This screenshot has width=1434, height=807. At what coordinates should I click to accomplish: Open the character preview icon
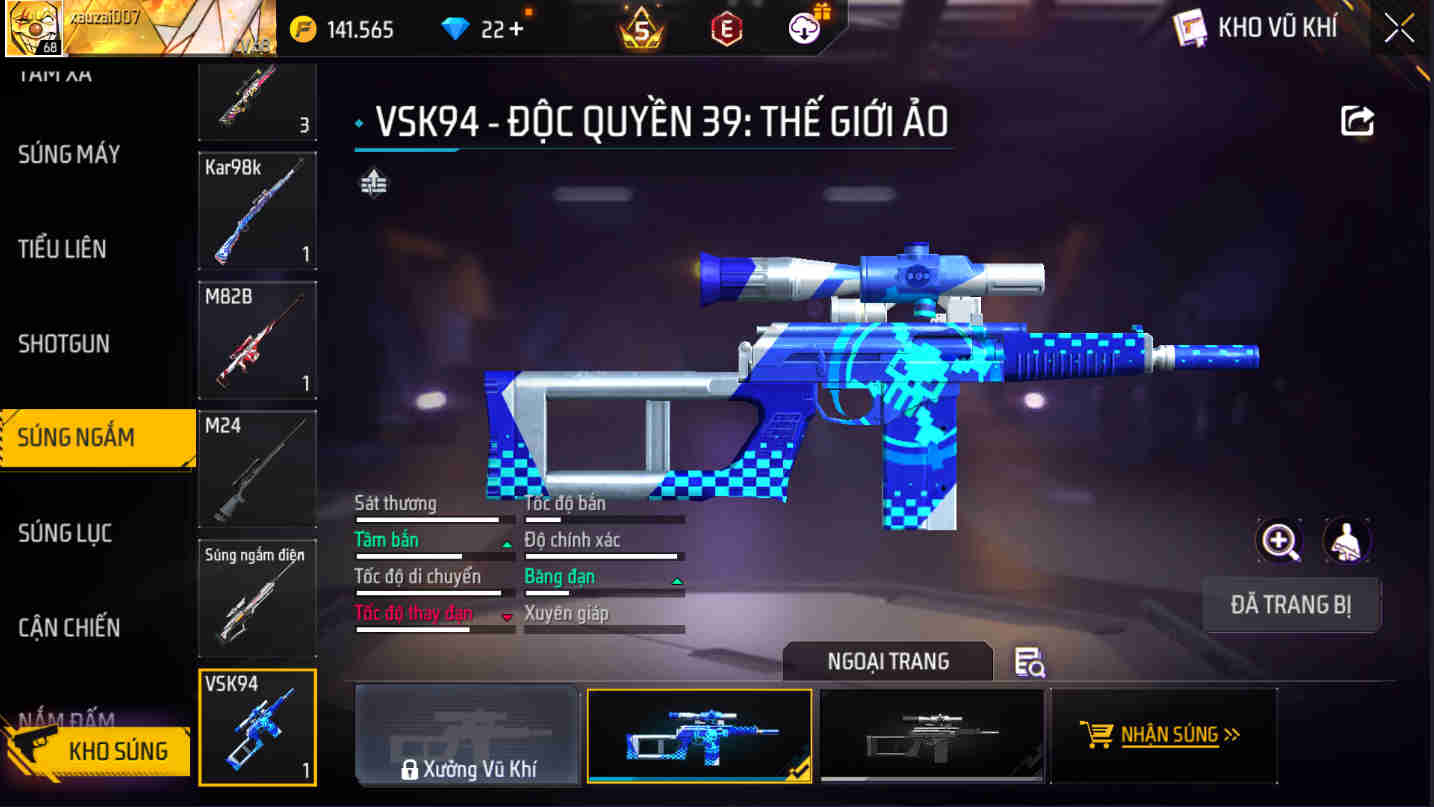pyautogui.click(x=1347, y=541)
